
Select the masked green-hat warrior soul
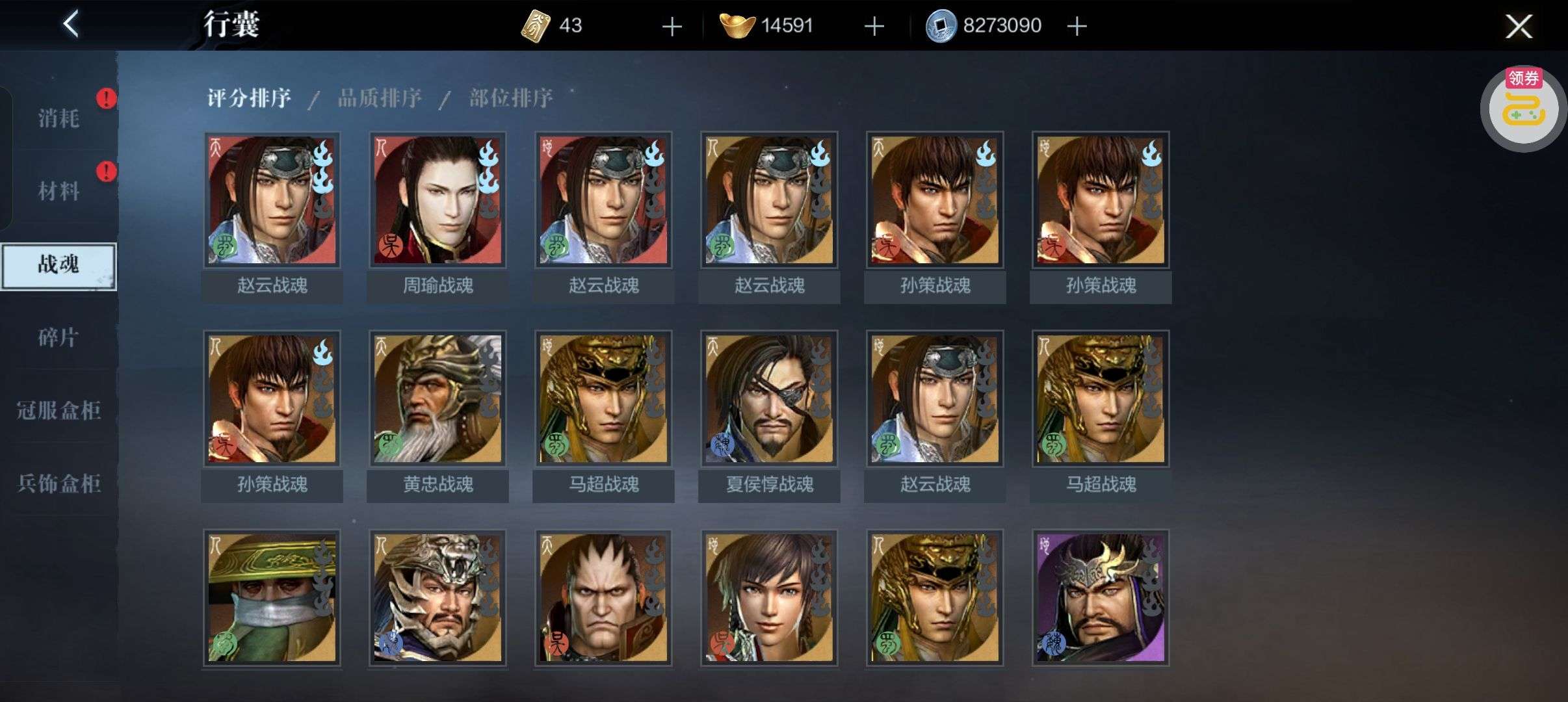(272, 598)
